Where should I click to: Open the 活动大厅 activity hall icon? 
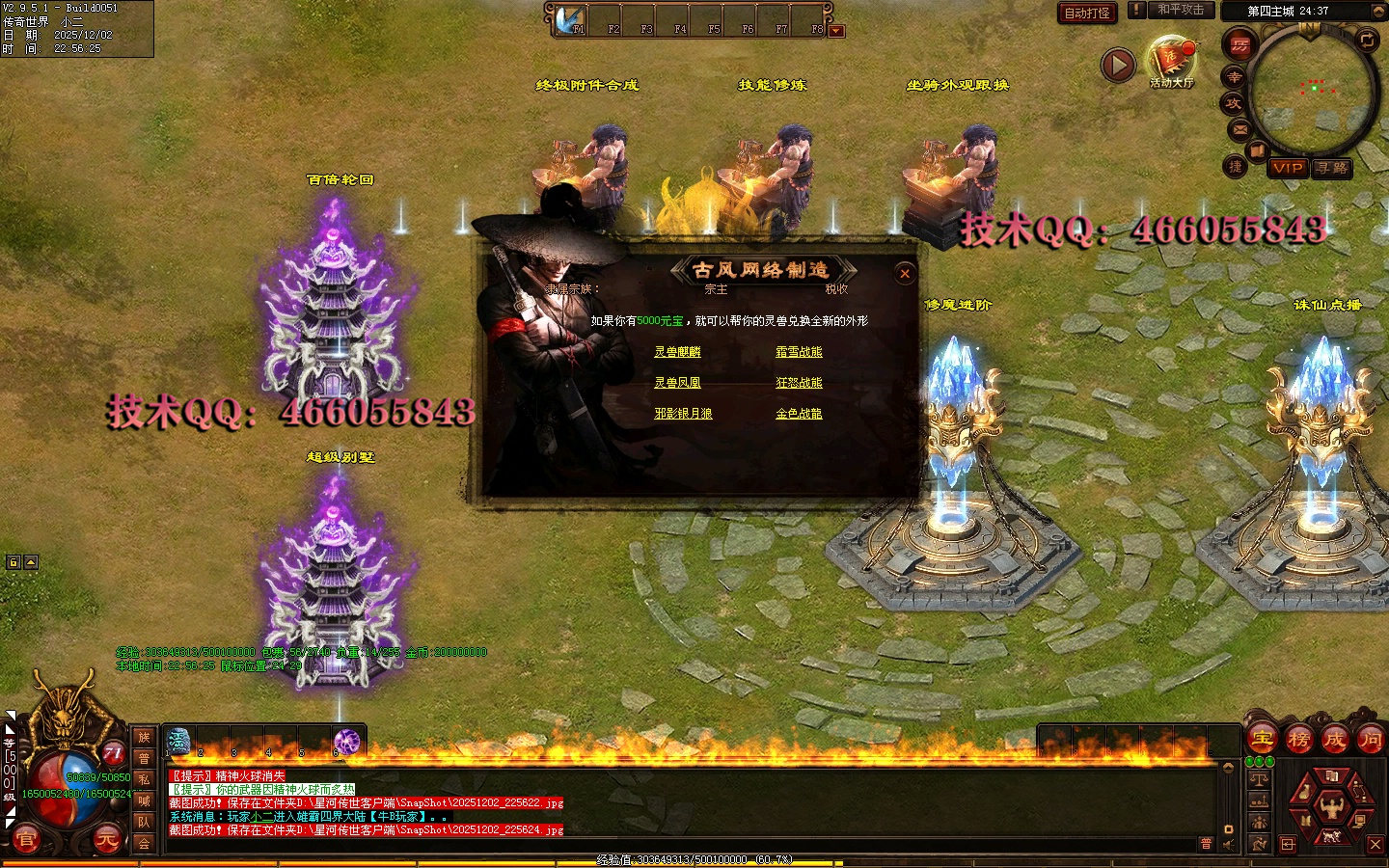coord(1171,60)
